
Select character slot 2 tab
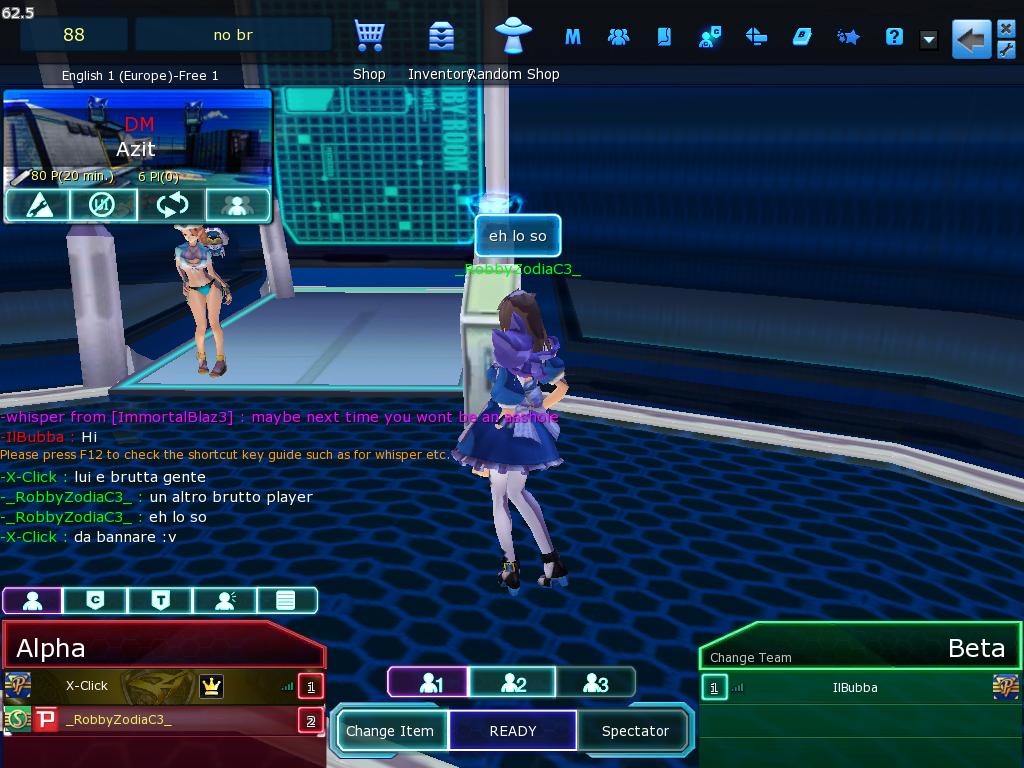pyautogui.click(x=513, y=683)
